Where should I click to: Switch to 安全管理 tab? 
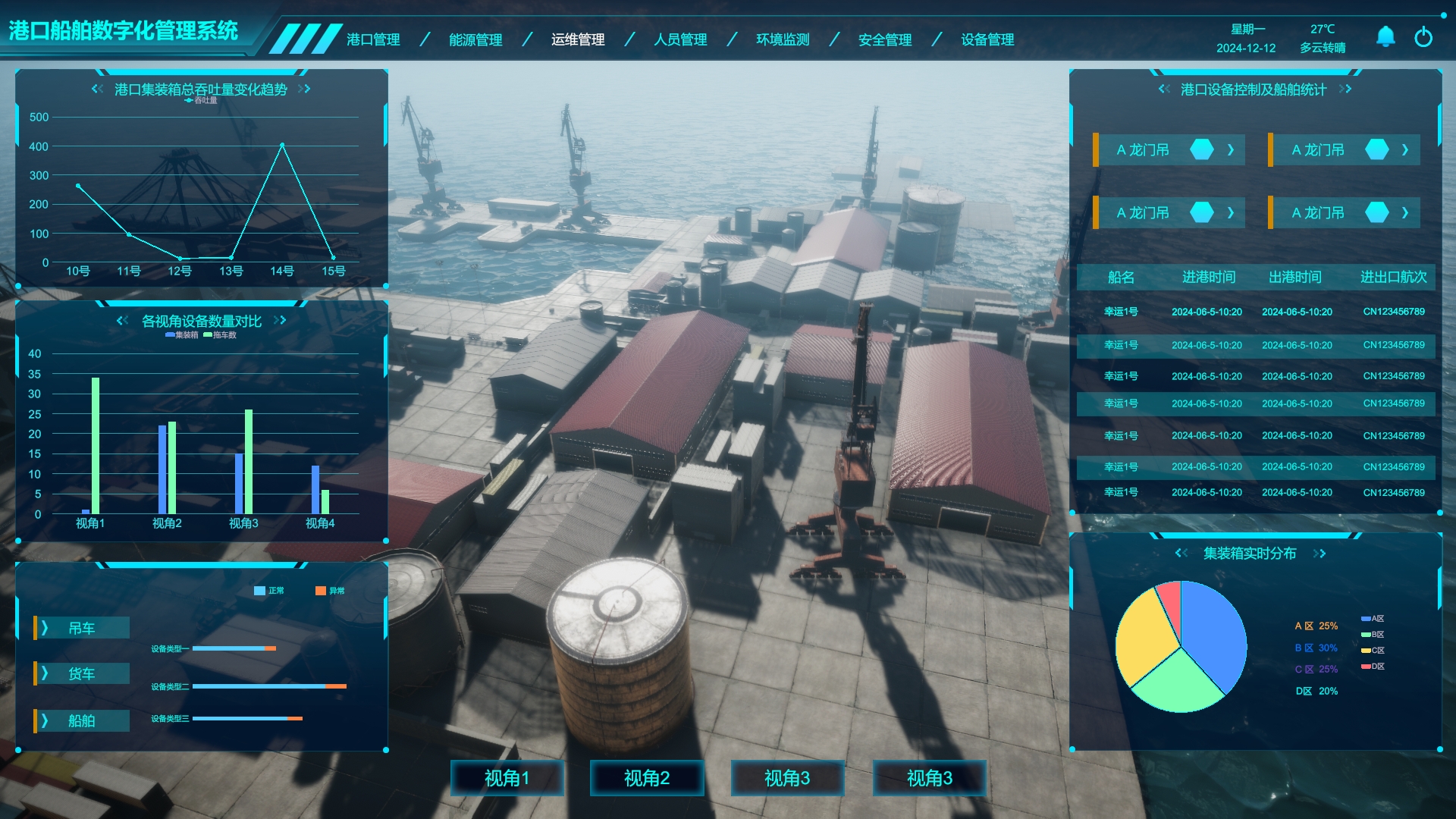coord(885,39)
